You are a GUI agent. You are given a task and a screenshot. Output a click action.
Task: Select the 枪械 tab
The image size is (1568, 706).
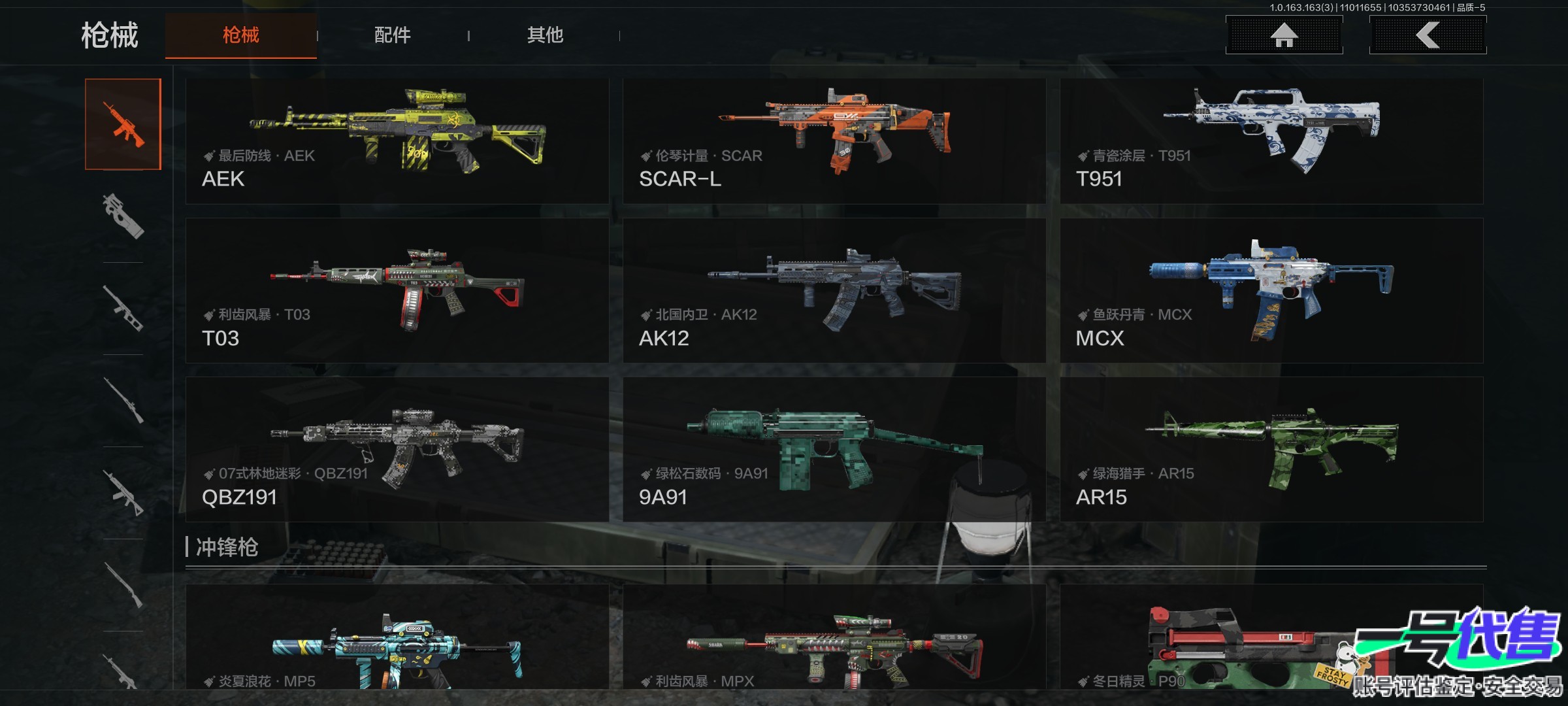240,35
